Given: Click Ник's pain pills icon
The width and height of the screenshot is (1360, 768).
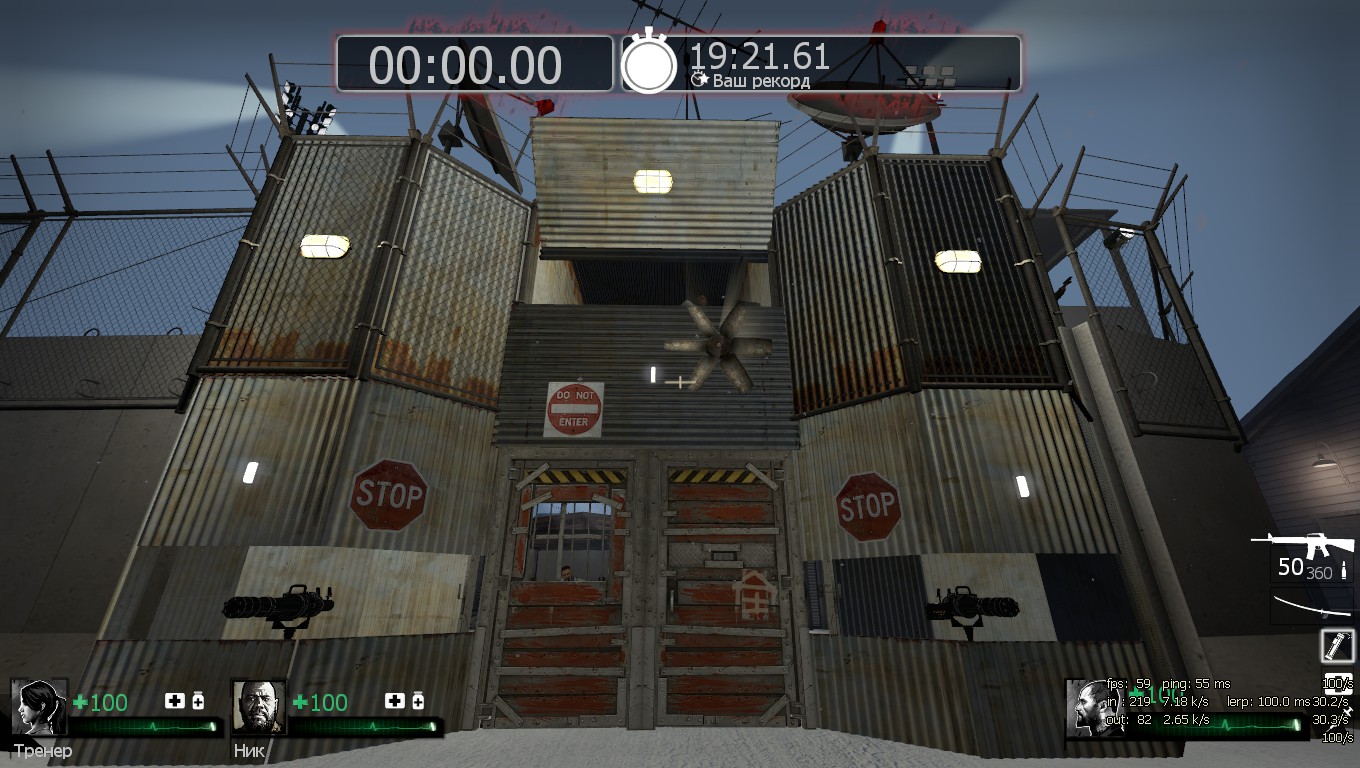Looking at the screenshot, I should (418, 701).
